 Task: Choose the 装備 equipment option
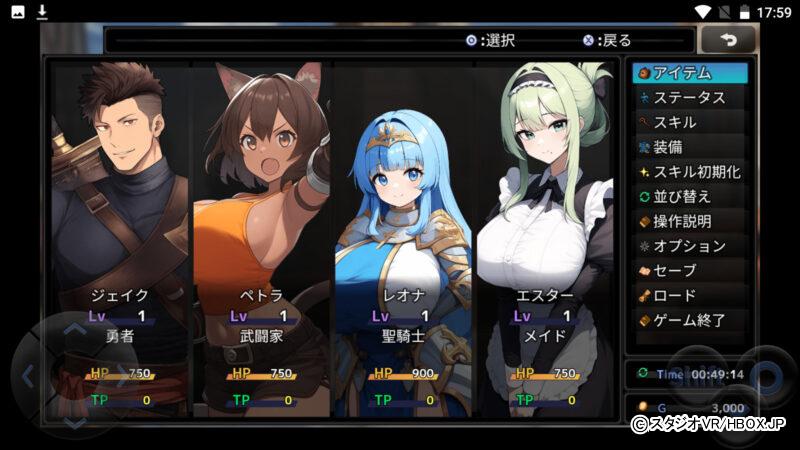pos(690,147)
